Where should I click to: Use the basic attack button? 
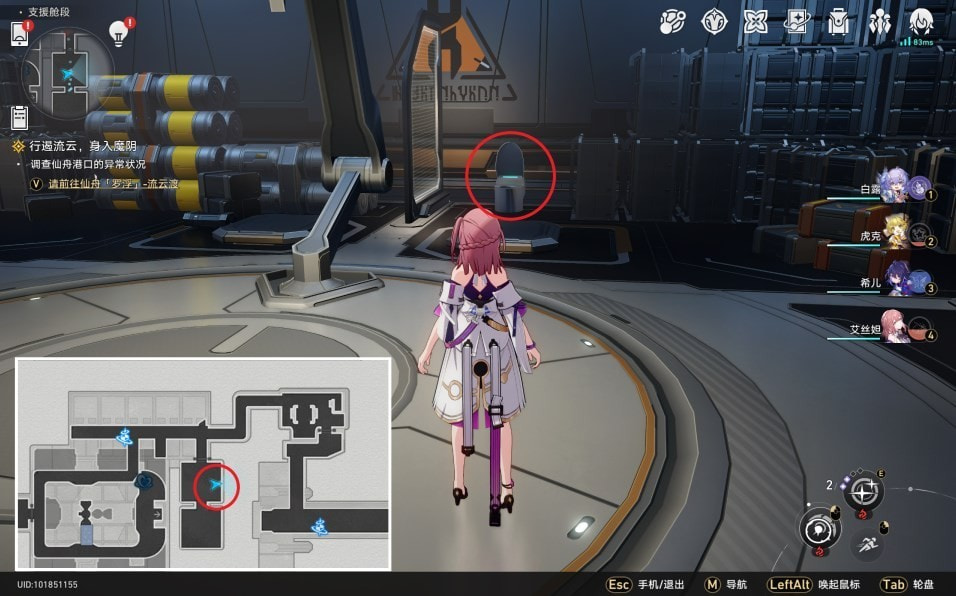coord(819,529)
